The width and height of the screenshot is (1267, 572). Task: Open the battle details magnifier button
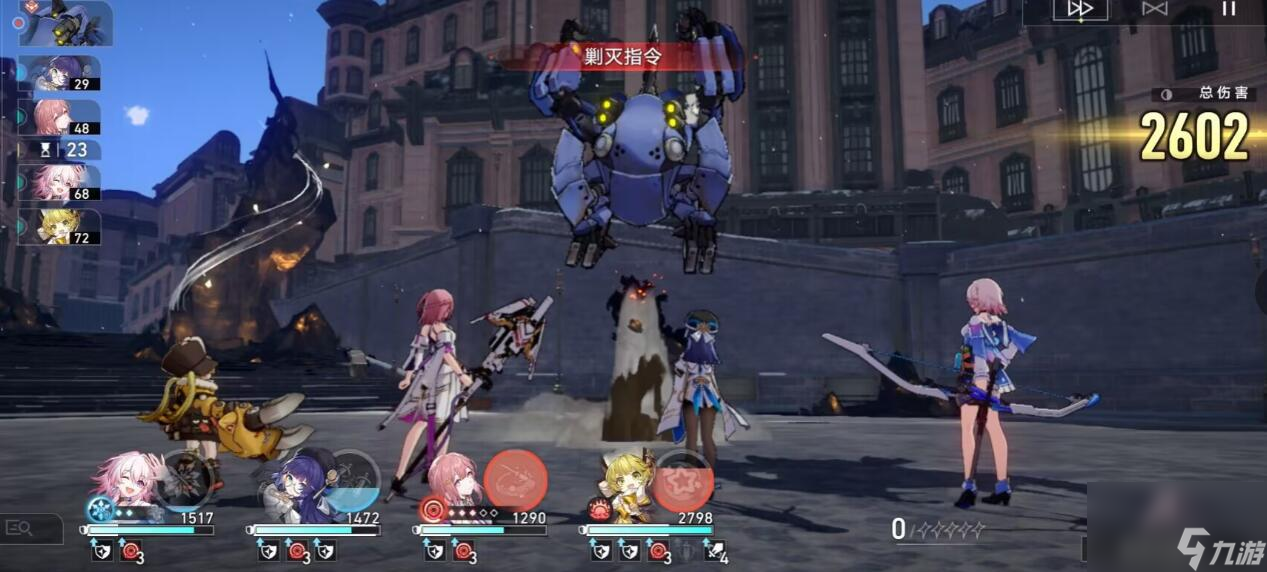(x=22, y=527)
